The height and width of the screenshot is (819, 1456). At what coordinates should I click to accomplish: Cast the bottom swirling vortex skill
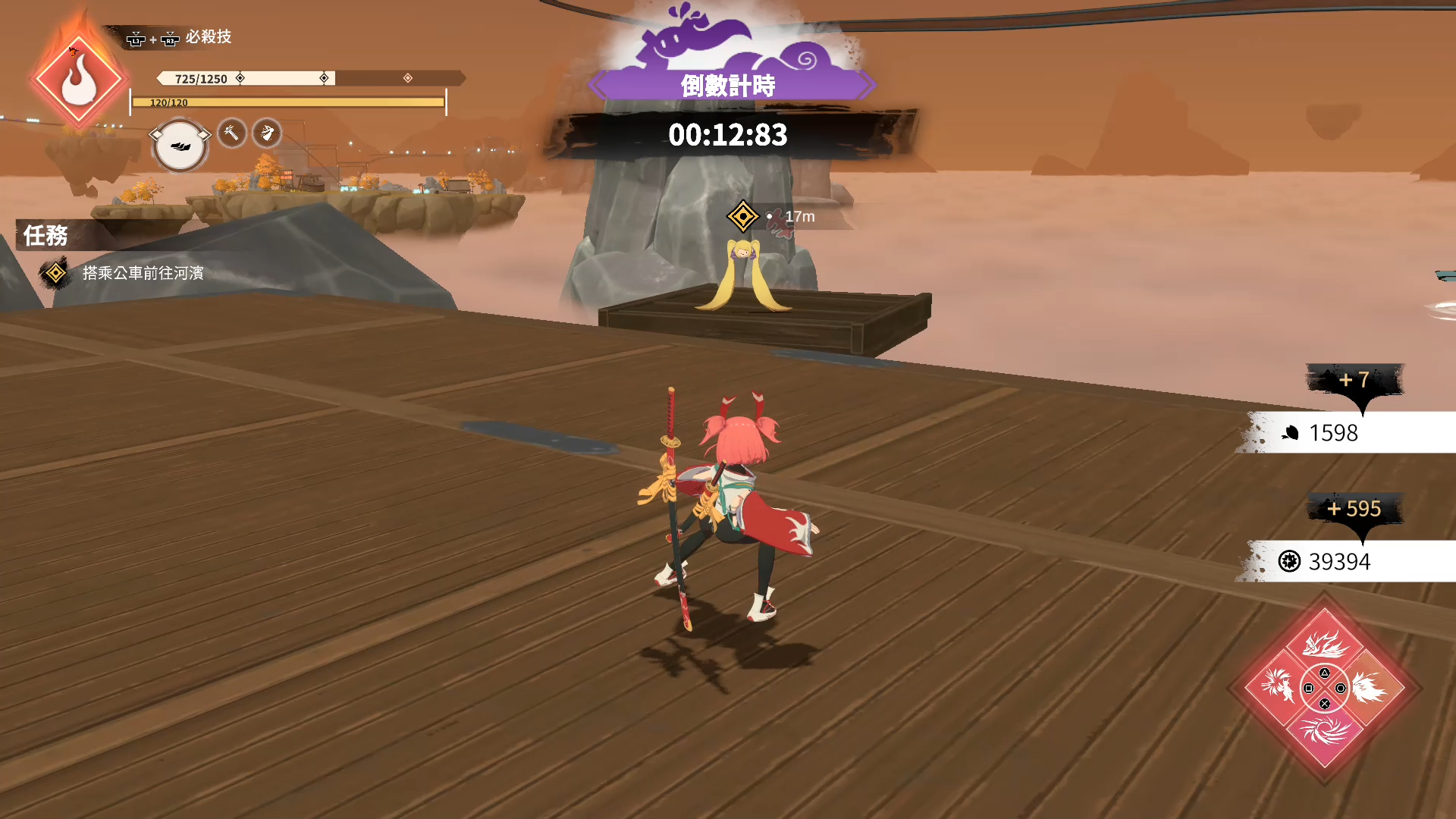(x=1325, y=733)
